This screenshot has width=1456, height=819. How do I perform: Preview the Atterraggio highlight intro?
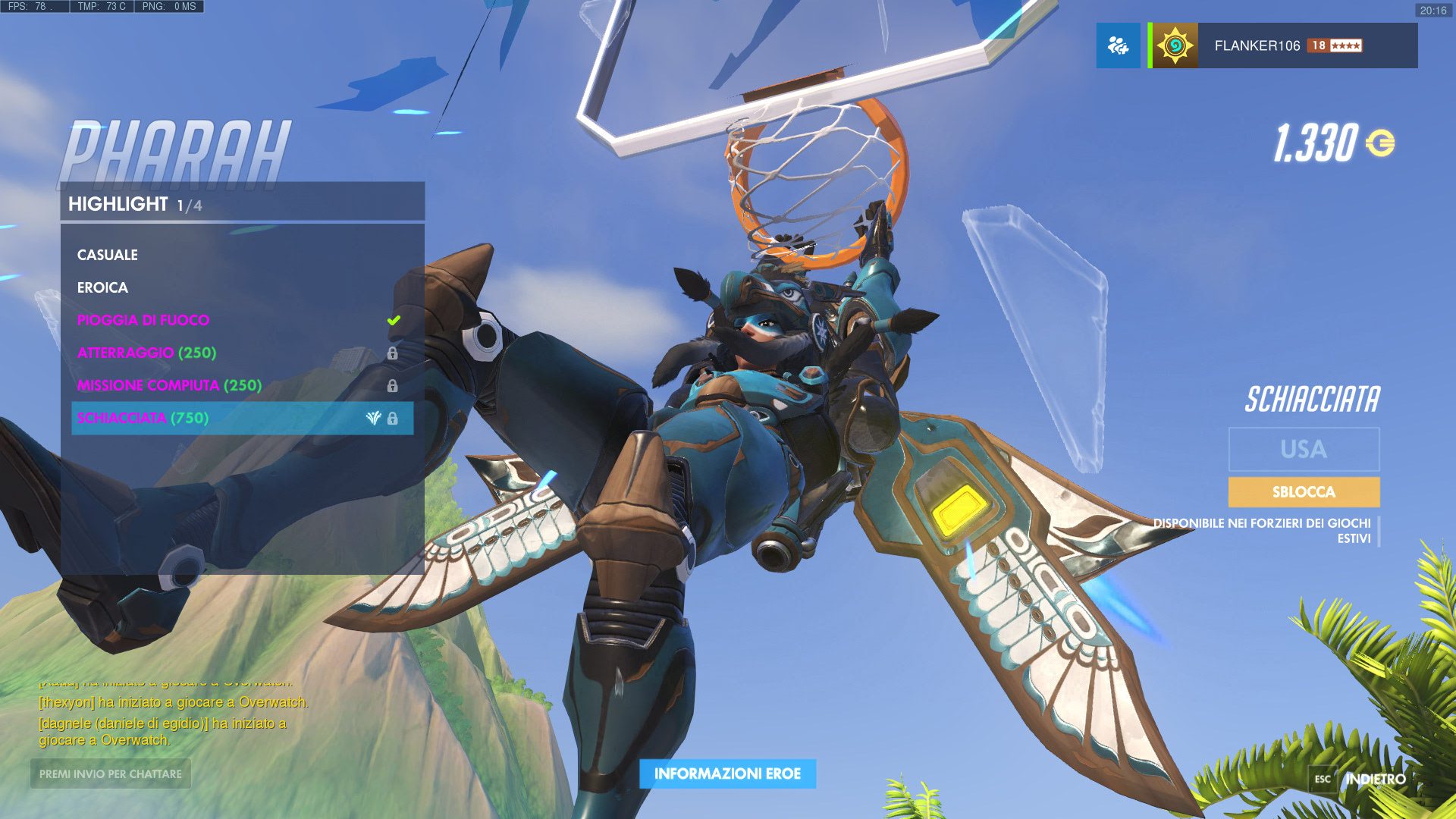click(146, 353)
